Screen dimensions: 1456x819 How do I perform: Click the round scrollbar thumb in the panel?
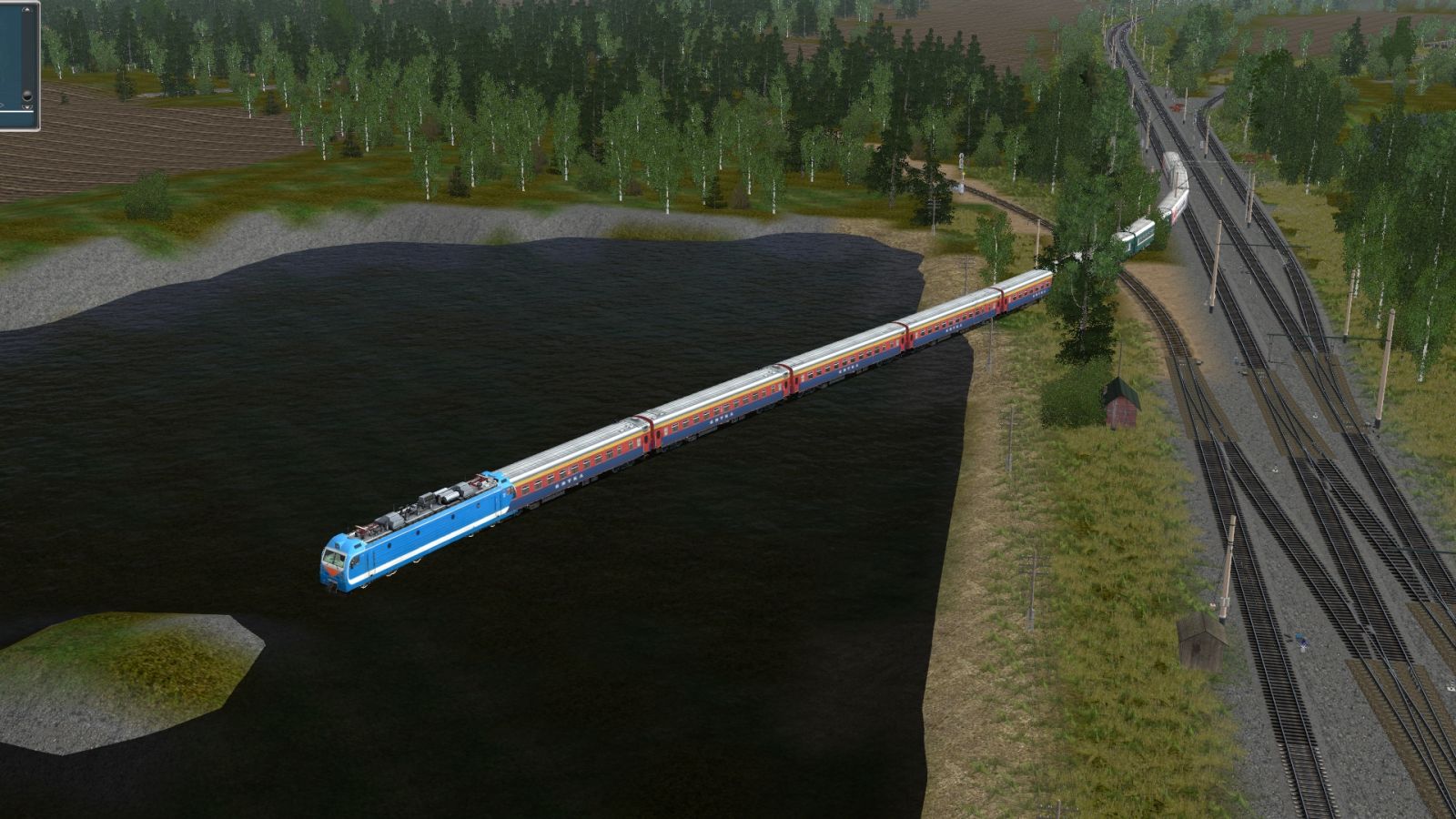pyautogui.click(x=27, y=96)
